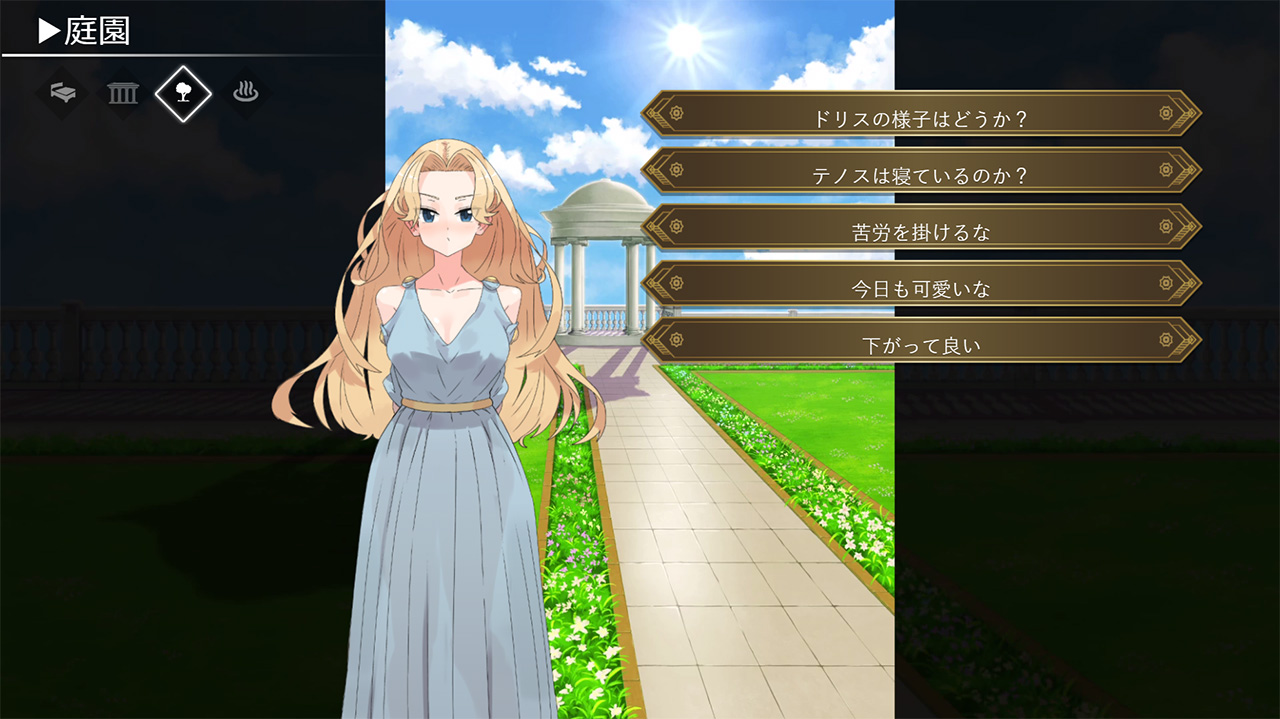The image size is (1280, 719).
Task: Choose the dialogue option ドリスの様子はどうか？
Action: pos(921,118)
